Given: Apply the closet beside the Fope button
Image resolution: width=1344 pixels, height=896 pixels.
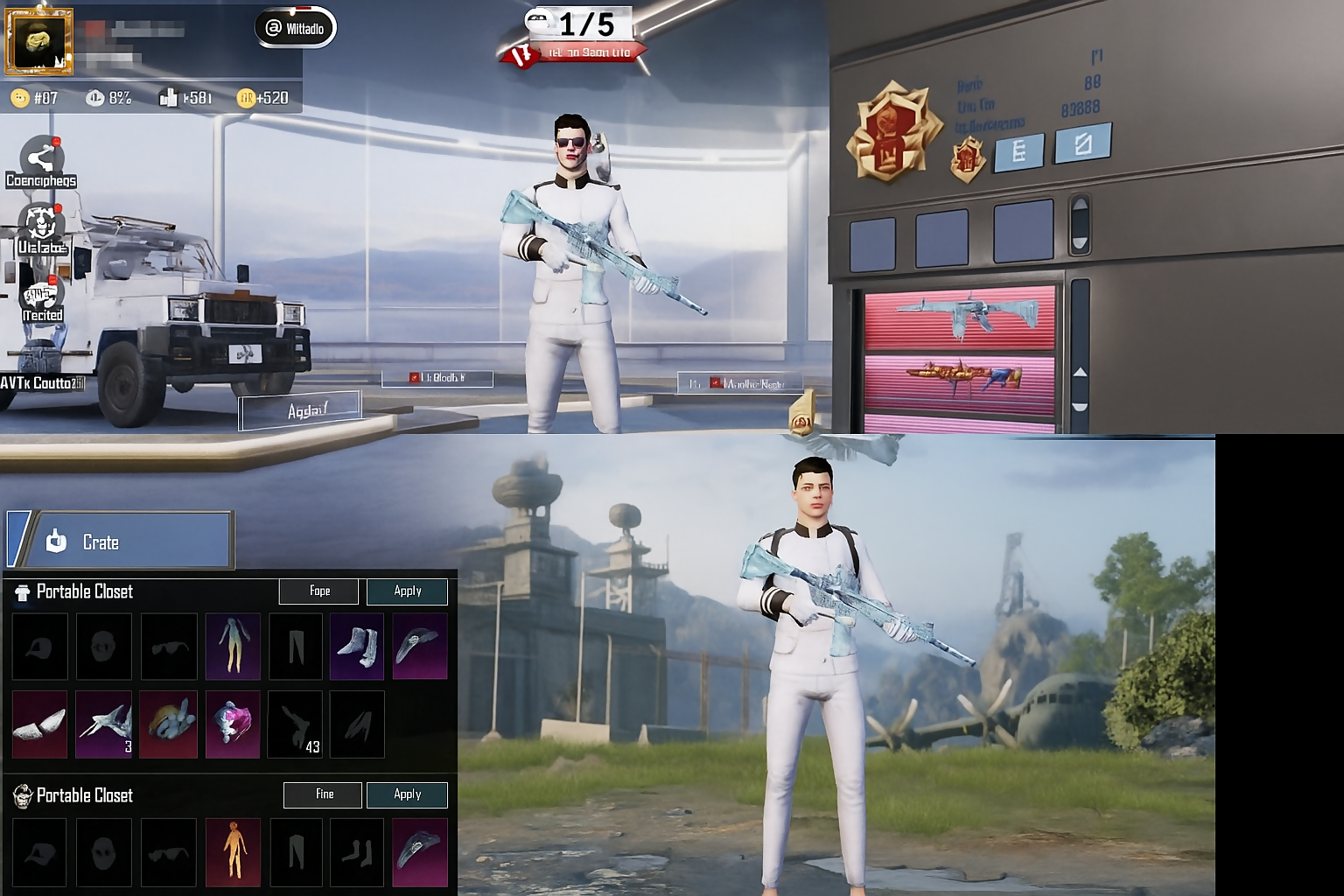Looking at the screenshot, I should click(407, 591).
